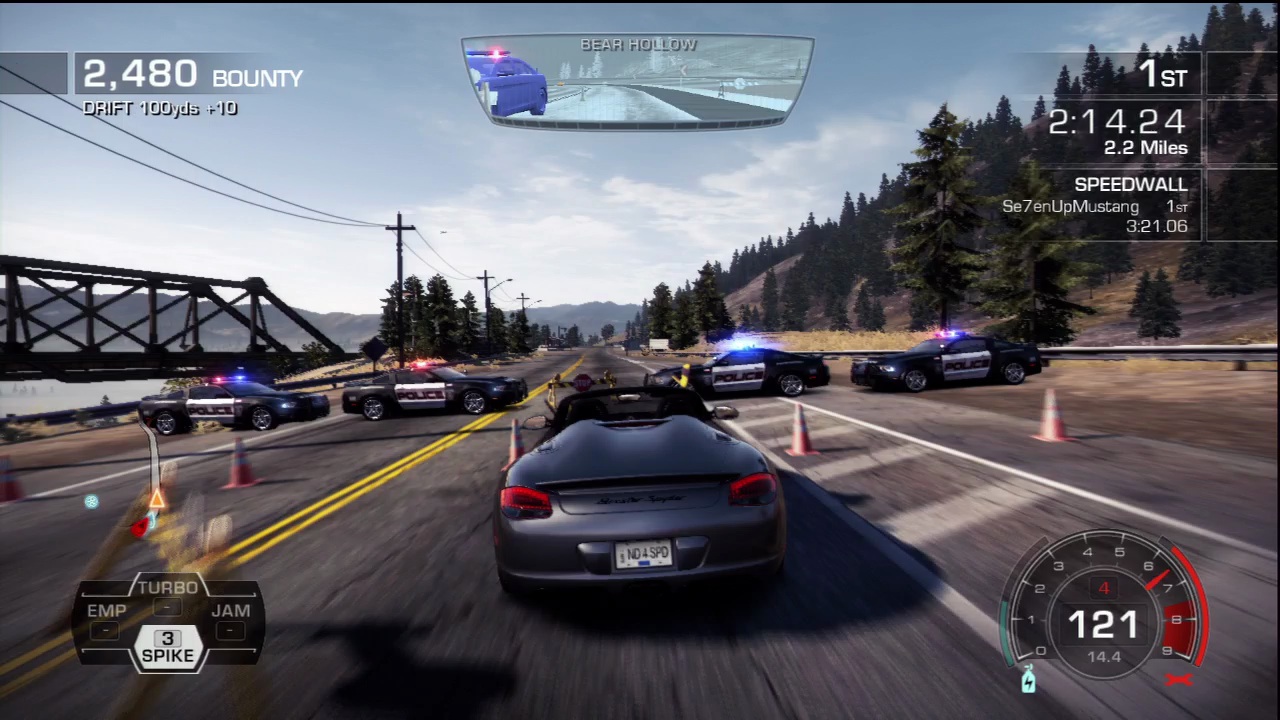Screen dimensions: 1280x720
Task: Click the orange waypoint arrow marker
Action: tap(156, 499)
